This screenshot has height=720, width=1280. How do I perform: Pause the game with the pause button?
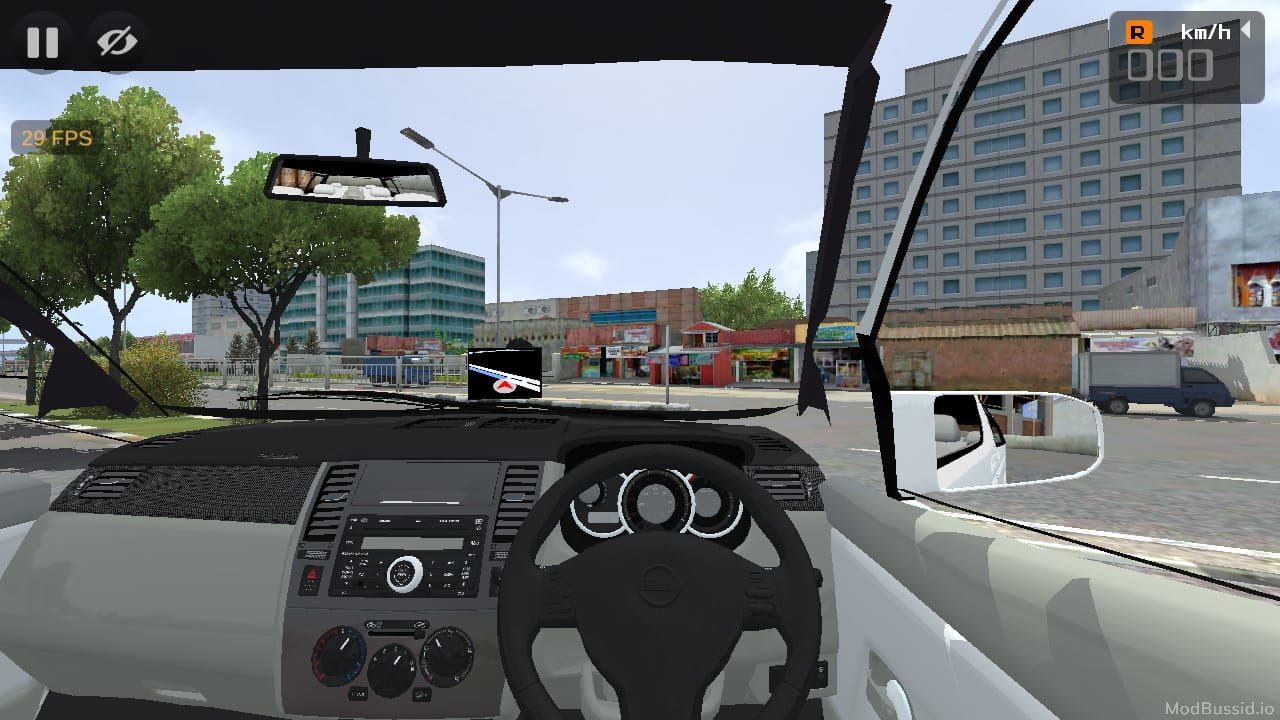[x=42, y=42]
